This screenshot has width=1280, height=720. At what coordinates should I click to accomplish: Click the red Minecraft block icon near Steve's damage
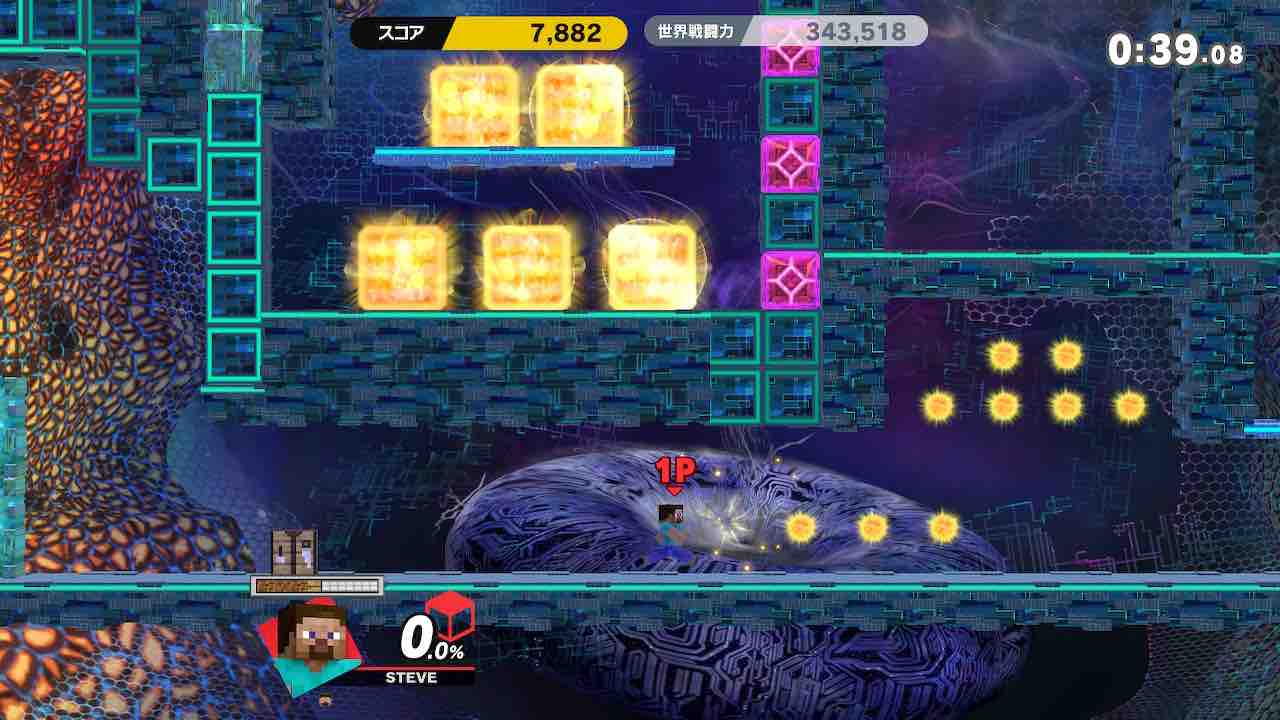click(x=449, y=620)
